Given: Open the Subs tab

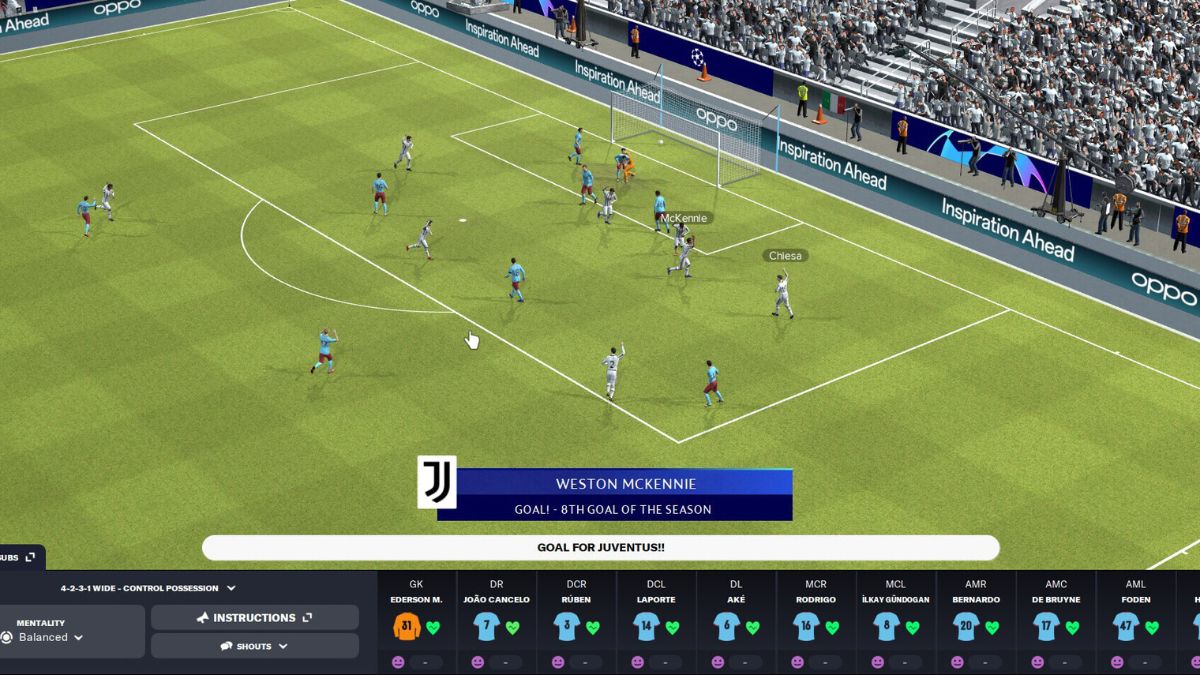Looking at the screenshot, I should [x=18, y=557].
